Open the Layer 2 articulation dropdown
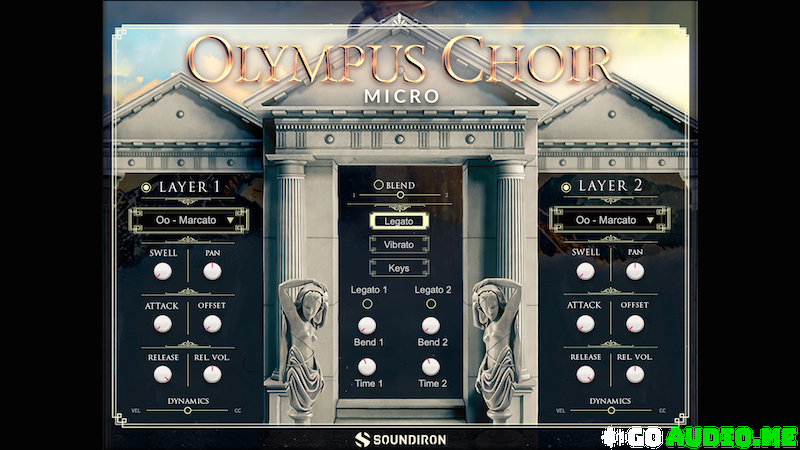 pos(609,220)
